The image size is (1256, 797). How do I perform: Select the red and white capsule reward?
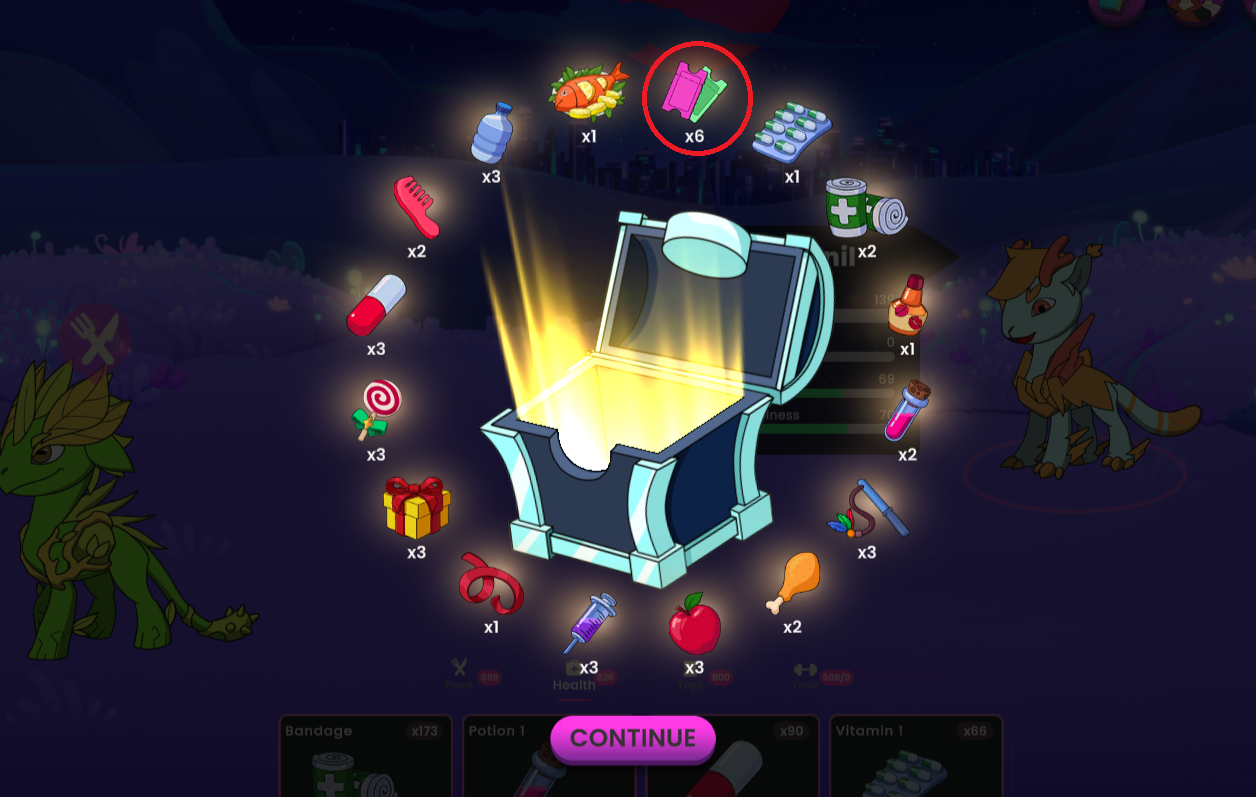pyautogui.click(x=376, y=306)
